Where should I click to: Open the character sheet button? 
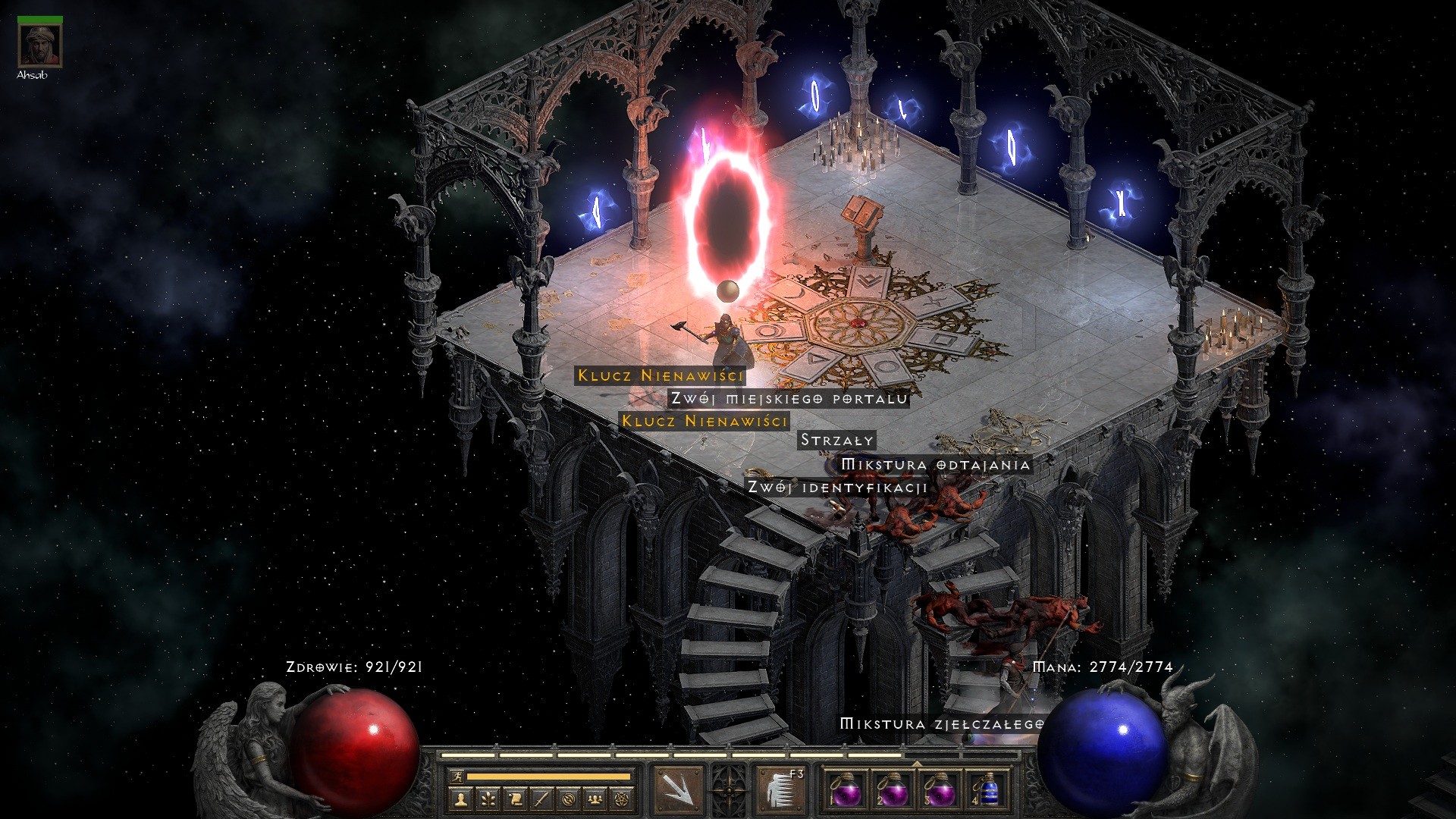(460, 799)
